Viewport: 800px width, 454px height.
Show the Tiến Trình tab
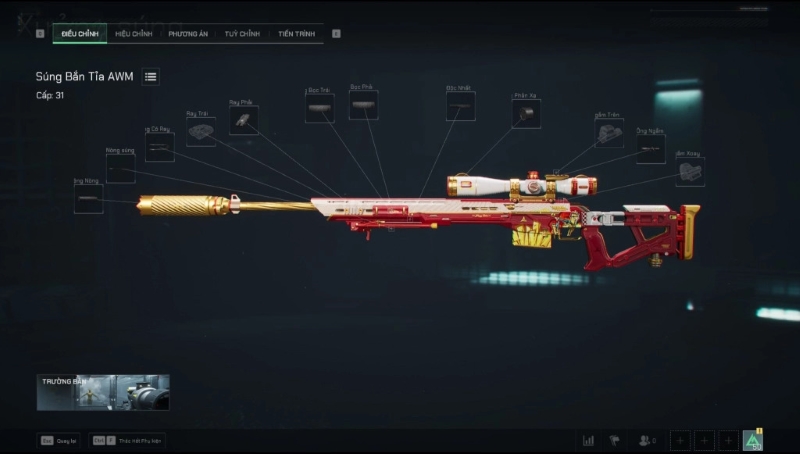pyautogui.click(x=297, y=34)
